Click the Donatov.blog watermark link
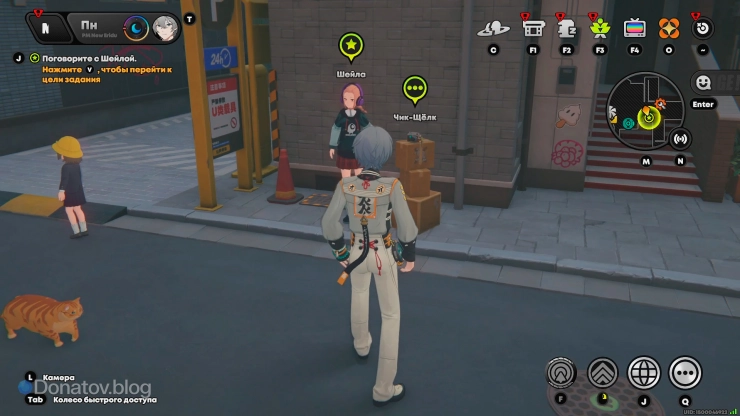The height and width of the screenshot is (416, 740). tap(93, 387)
